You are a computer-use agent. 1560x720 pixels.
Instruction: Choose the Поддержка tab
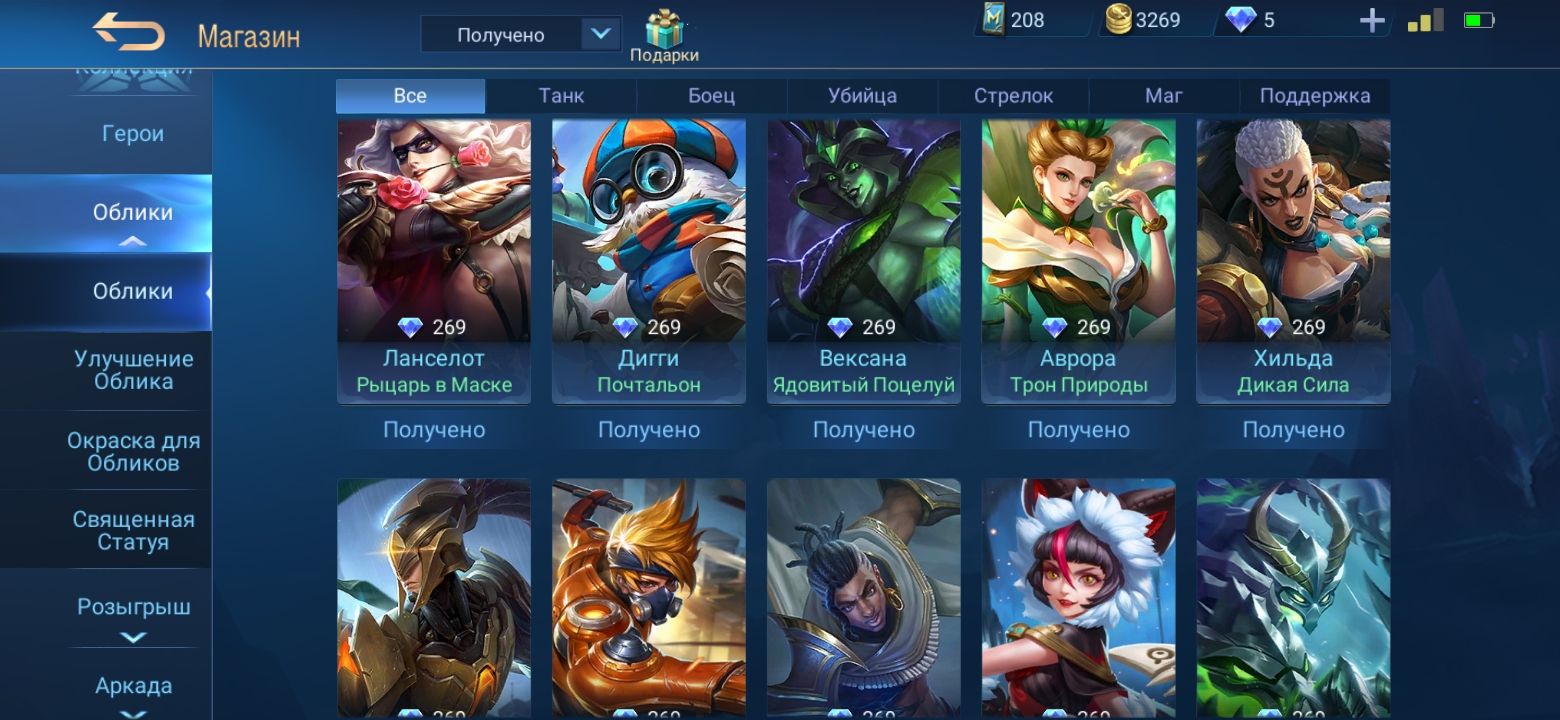pos(1314,96)
